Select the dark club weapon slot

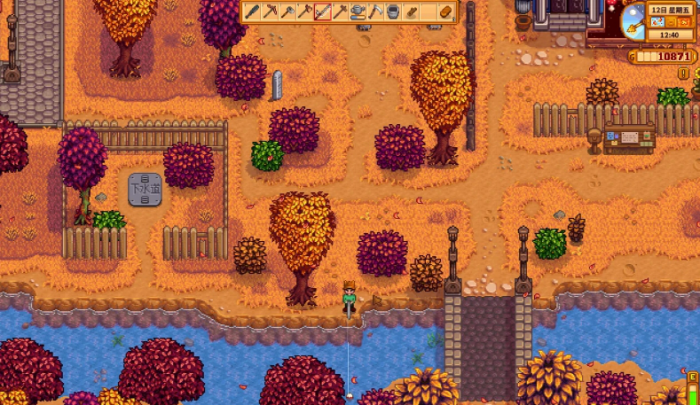point(252,12)
